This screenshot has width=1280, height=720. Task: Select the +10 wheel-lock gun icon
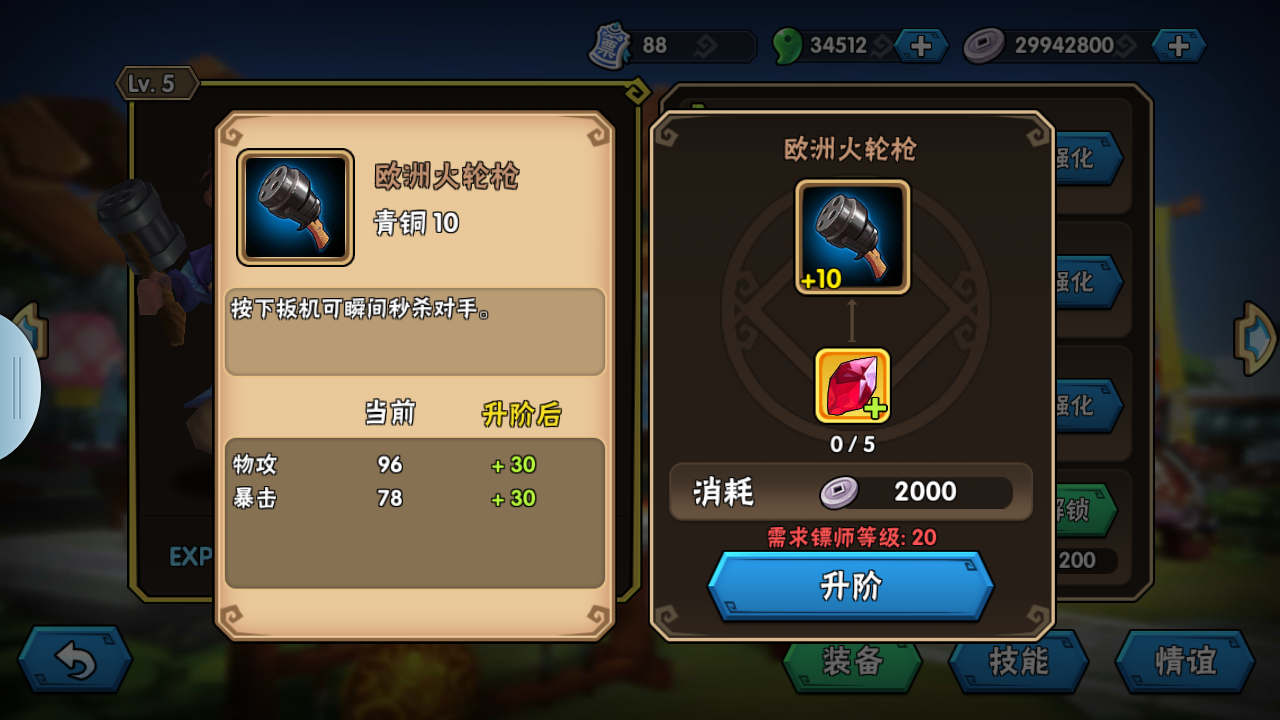pyautogui.click(x=852, y=237)
